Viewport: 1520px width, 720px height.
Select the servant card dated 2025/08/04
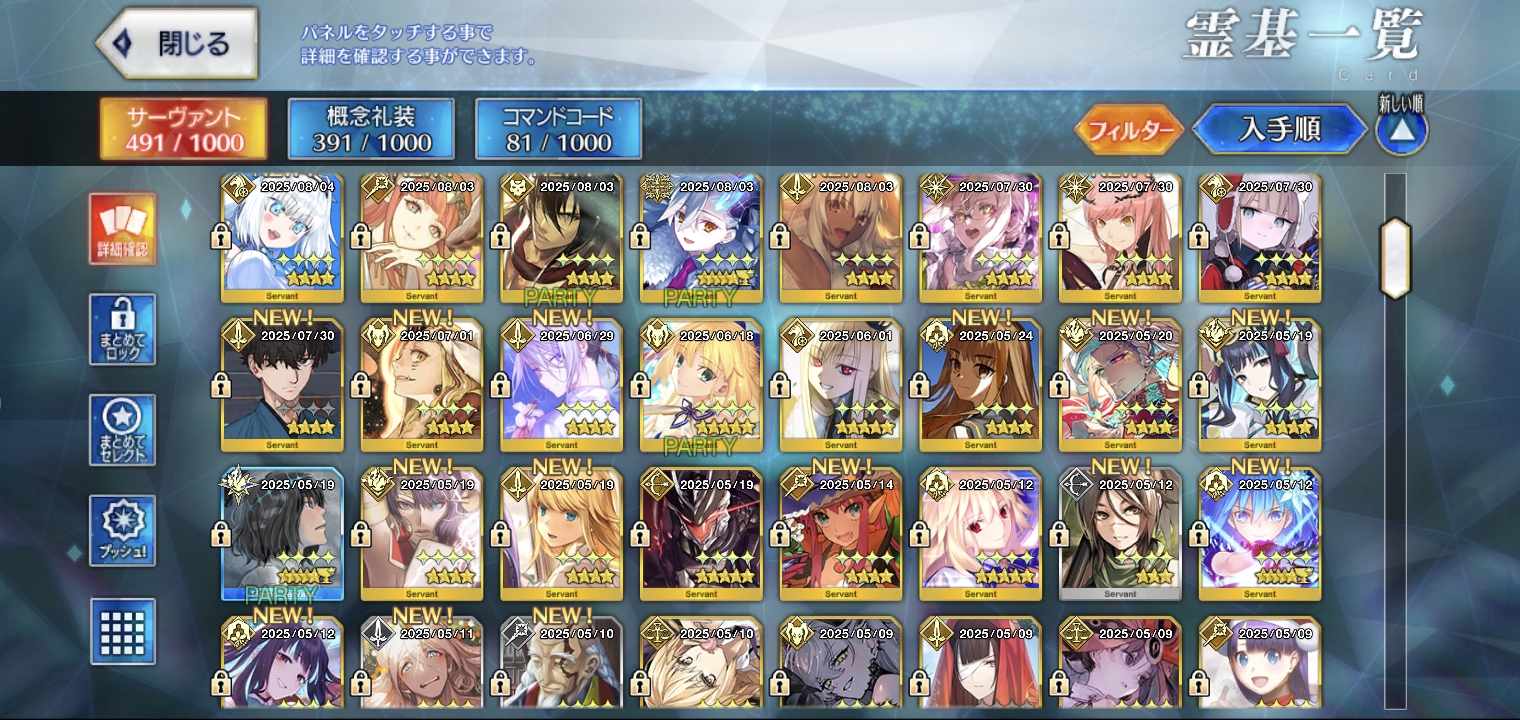click(282, 240)
